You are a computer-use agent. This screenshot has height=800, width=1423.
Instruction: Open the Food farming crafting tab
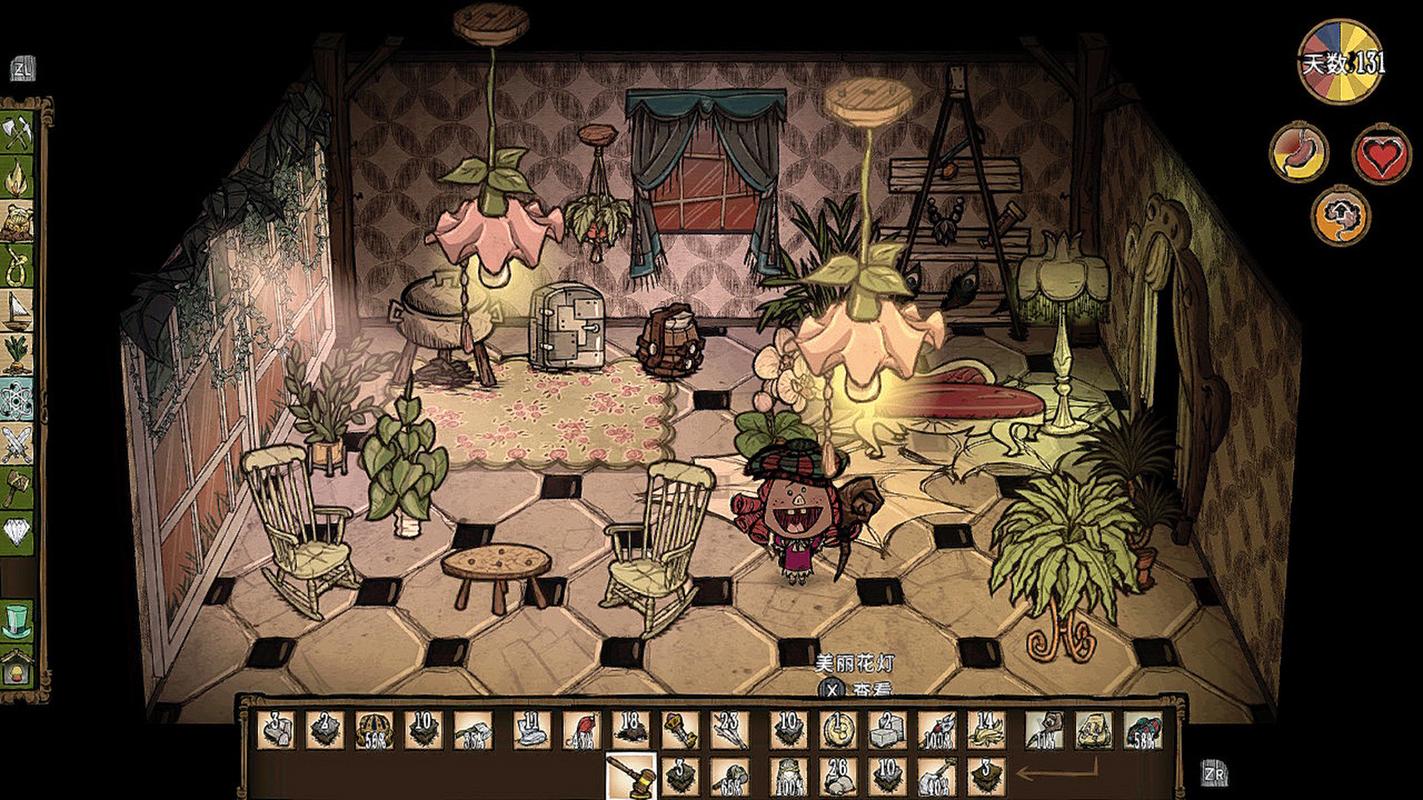pos(17,355)
